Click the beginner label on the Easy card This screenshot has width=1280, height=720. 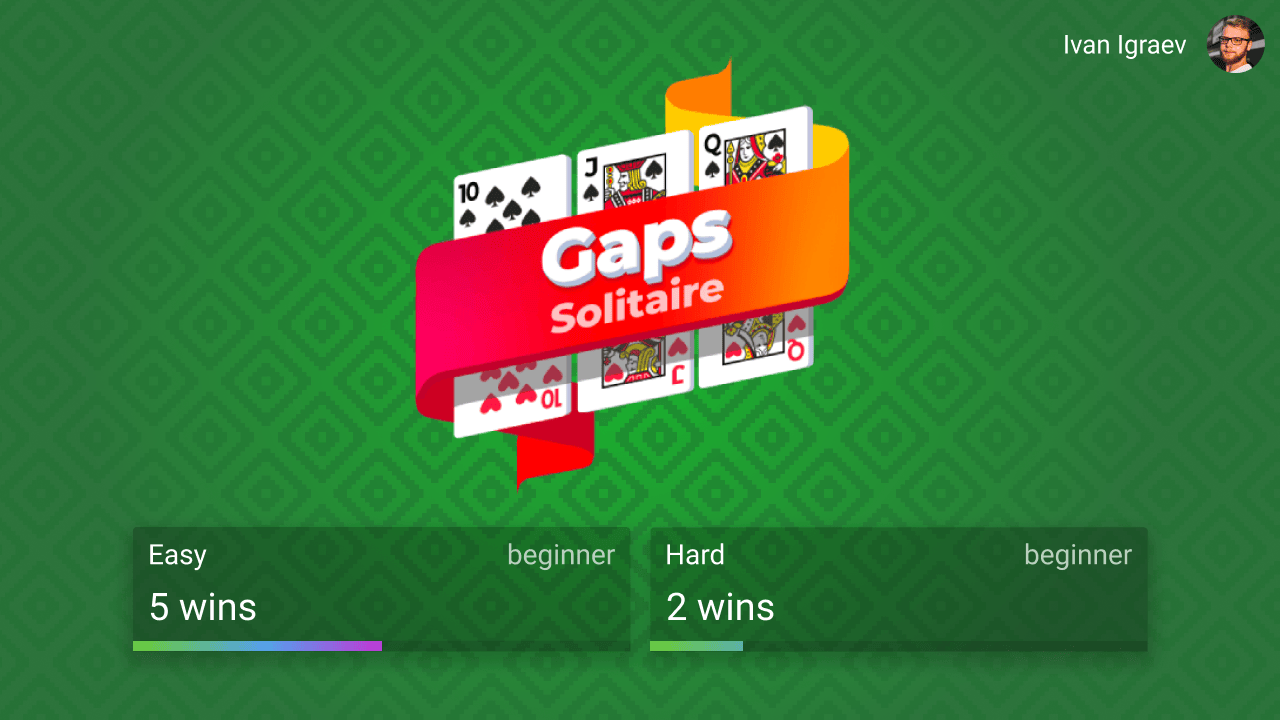pyautogui.click(x=561, y=555)
